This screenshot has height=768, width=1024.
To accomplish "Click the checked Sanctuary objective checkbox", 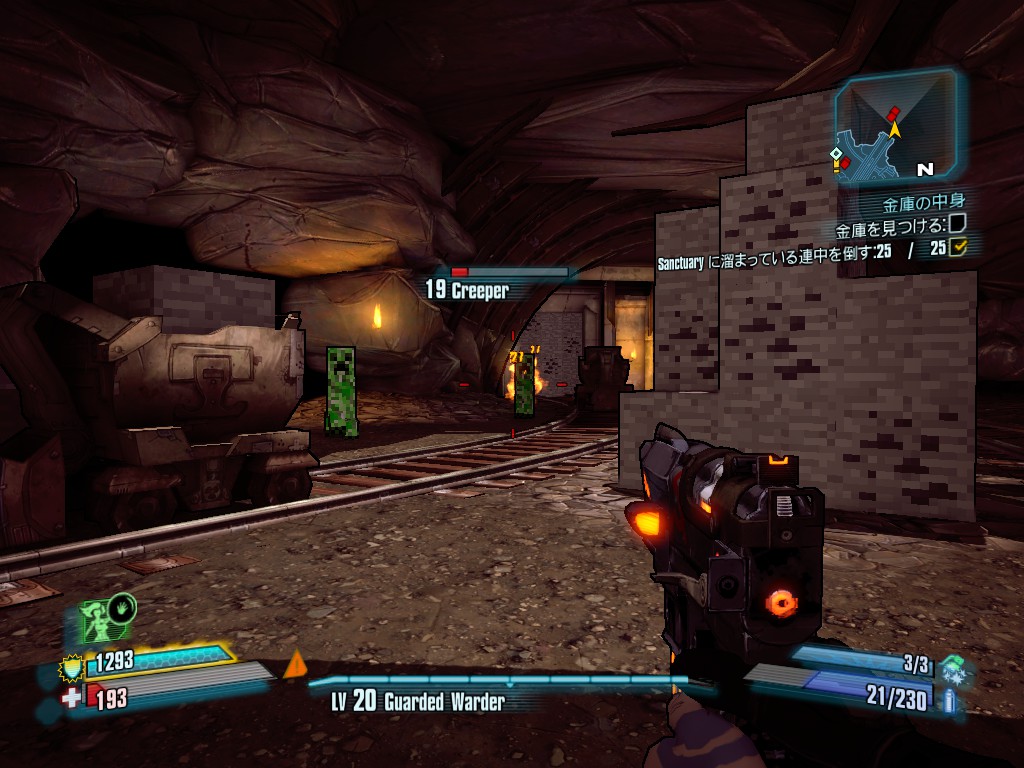I will 958,247.
